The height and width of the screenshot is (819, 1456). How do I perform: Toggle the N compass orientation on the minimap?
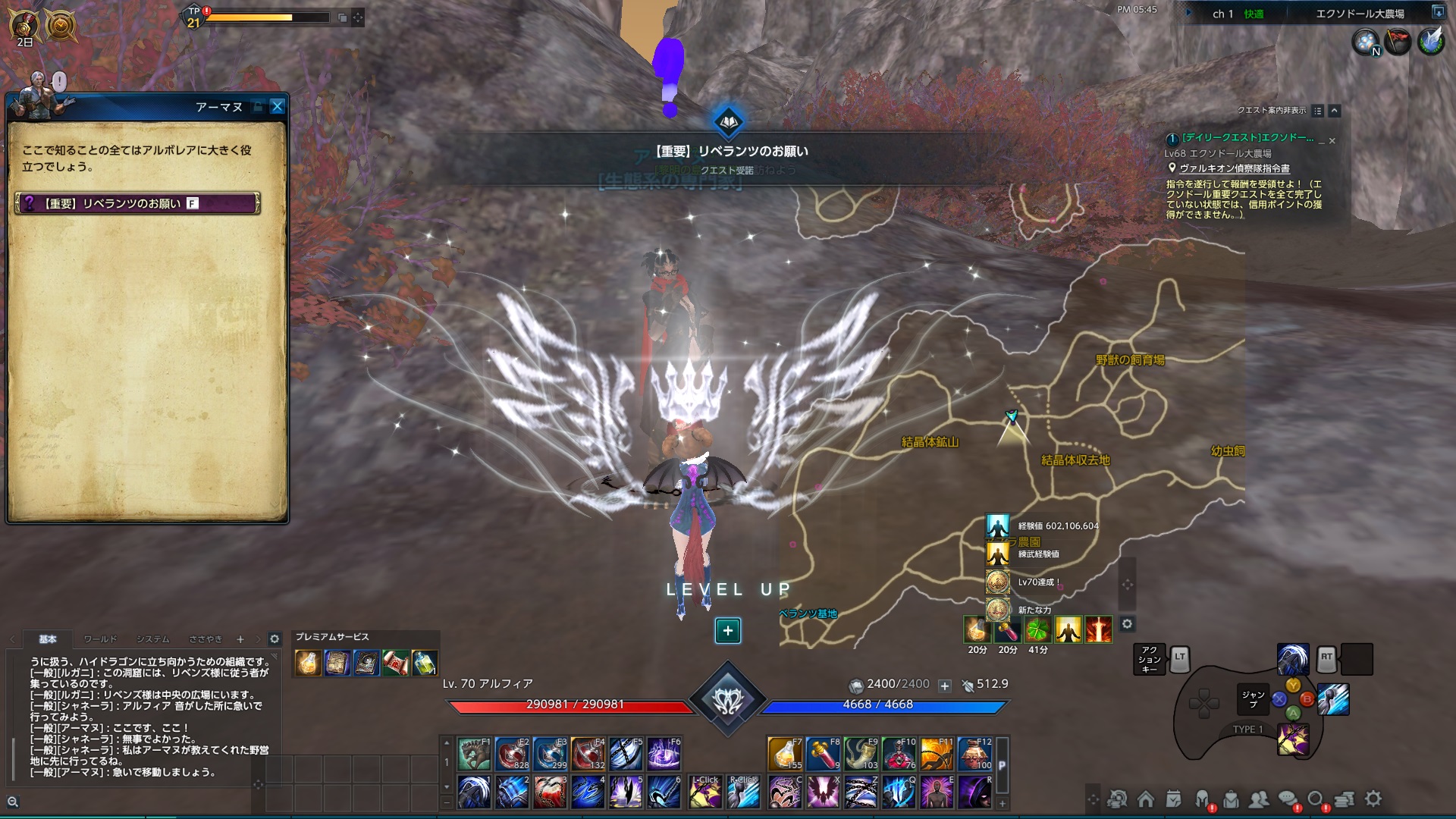point(1376,52)
